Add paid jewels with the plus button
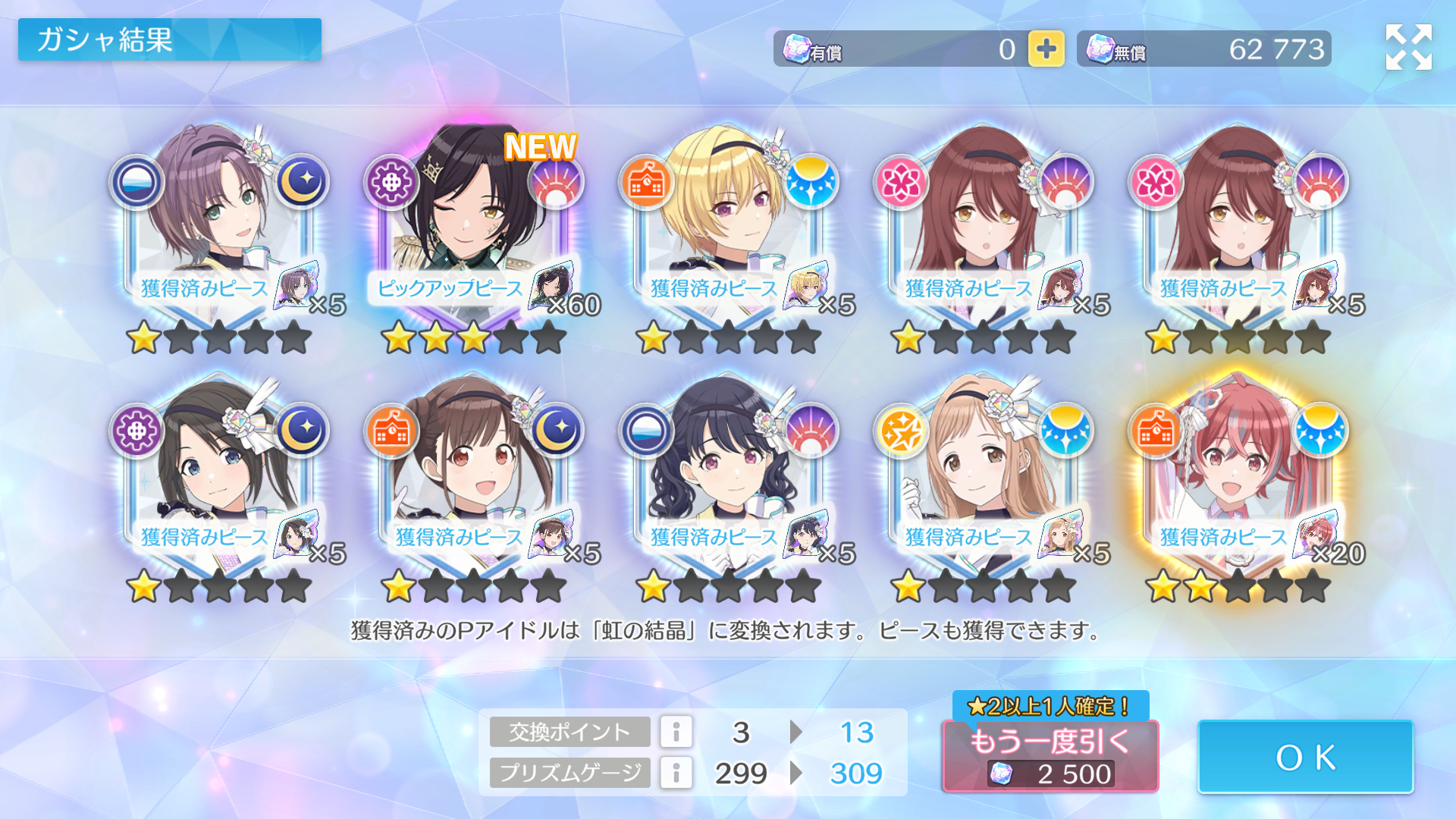 1046,49
